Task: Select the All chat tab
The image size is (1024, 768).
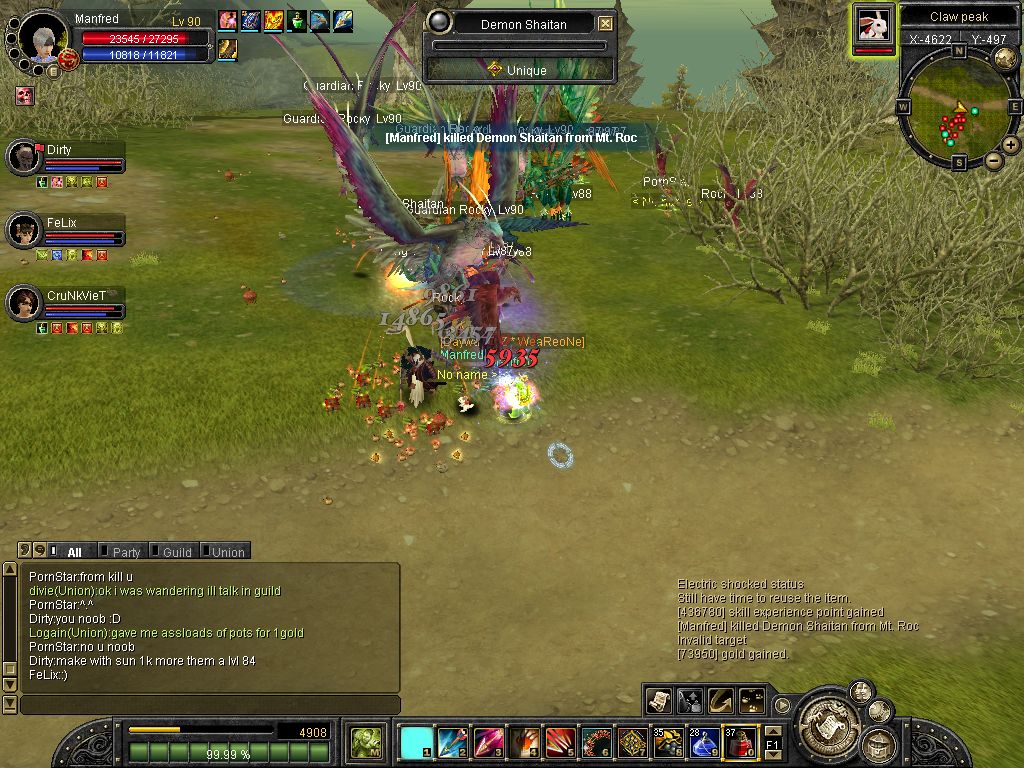Action: (74, 552)
